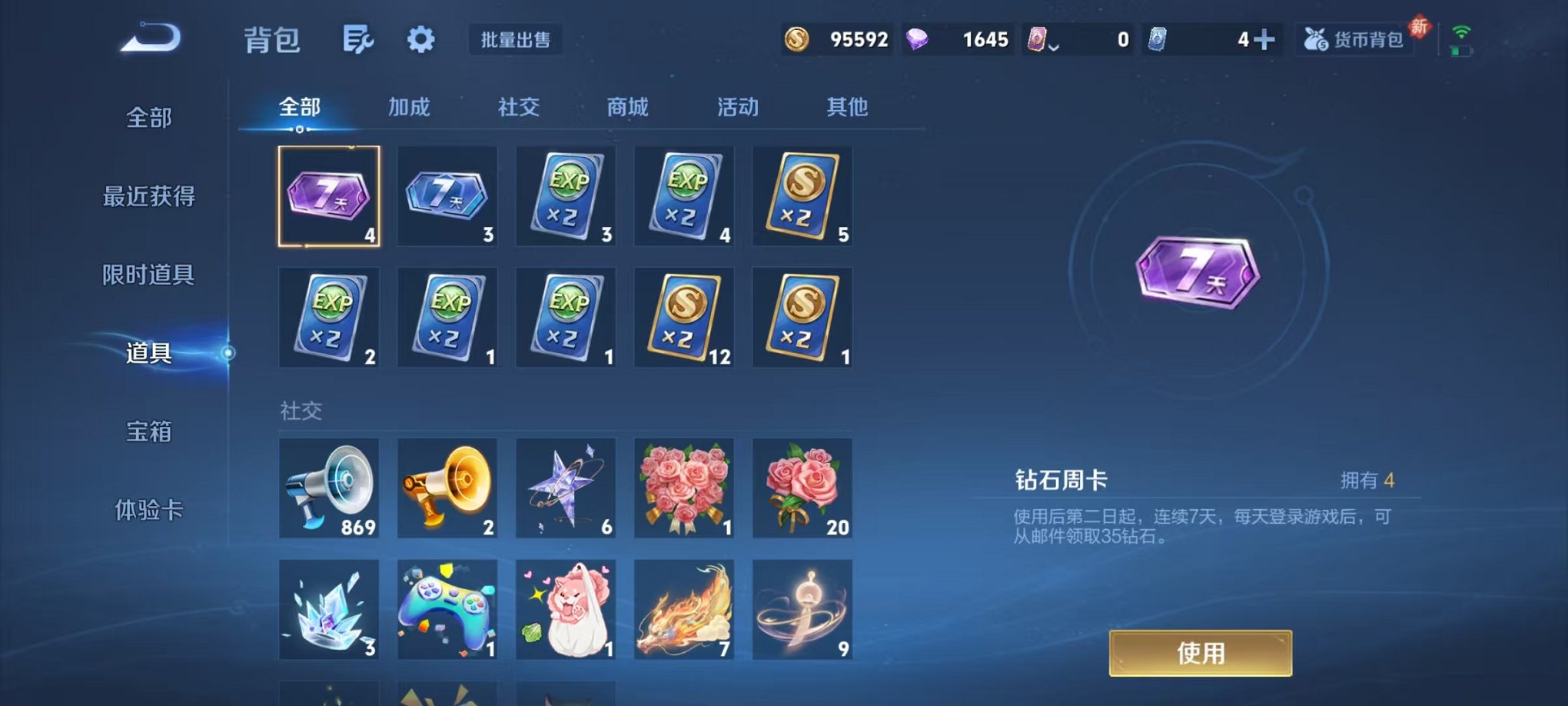Click the gold coin balance showing 95592

(x=838, y=38)
